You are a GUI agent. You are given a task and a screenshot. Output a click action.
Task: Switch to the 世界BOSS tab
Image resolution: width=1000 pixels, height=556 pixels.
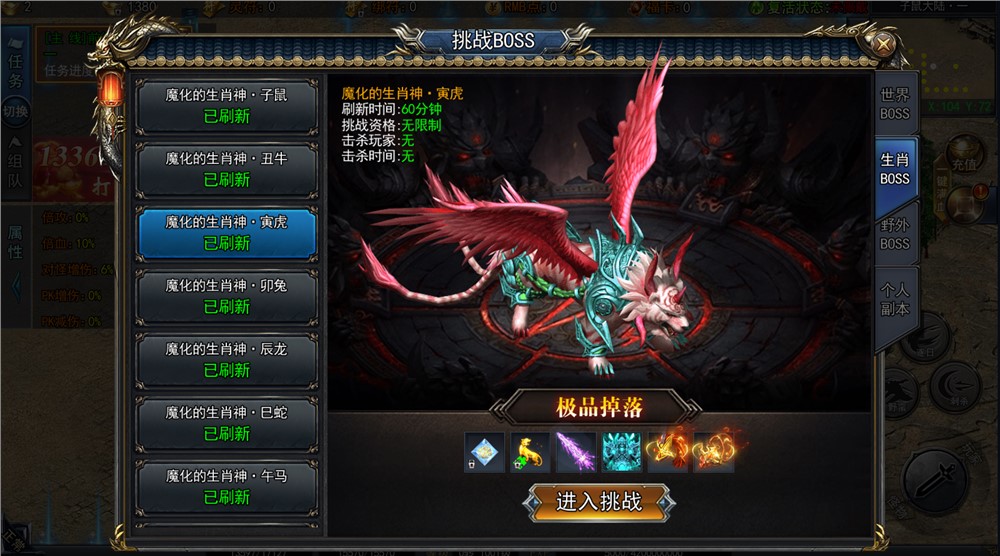point(895,104)
